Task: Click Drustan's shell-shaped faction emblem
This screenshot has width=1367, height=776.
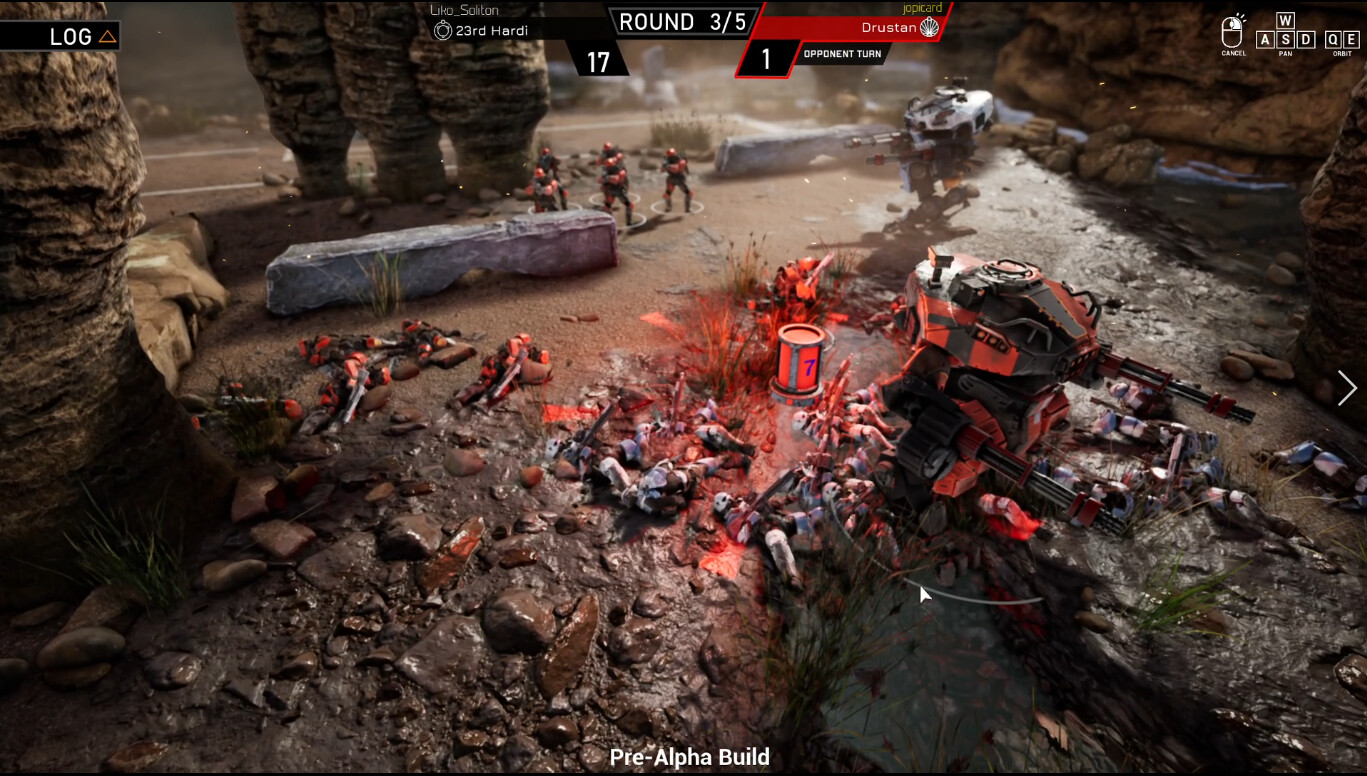Action: coord(931,28)
